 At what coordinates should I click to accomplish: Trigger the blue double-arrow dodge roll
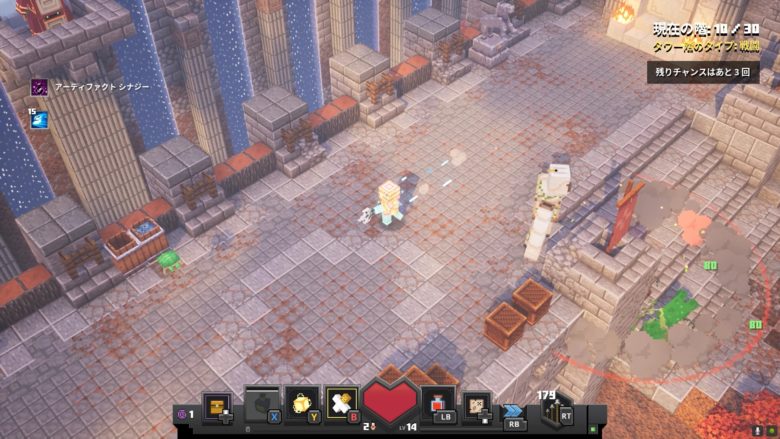(513, 410)
